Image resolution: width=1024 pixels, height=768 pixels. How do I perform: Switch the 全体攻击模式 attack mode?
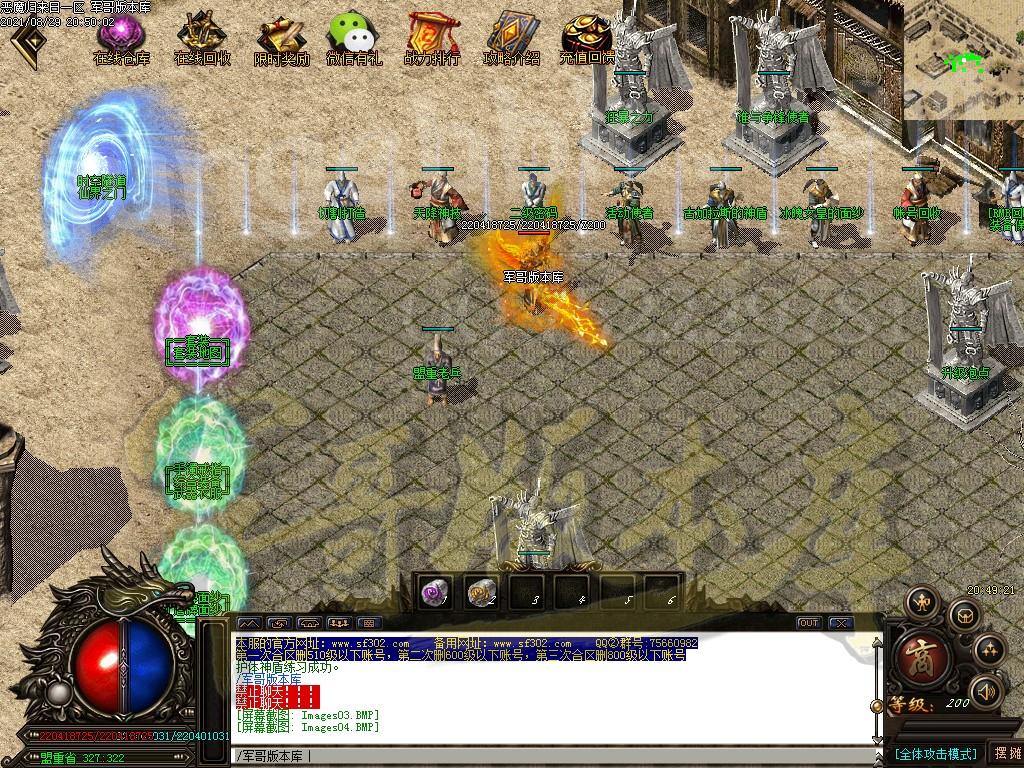click(x=935, y=753)
